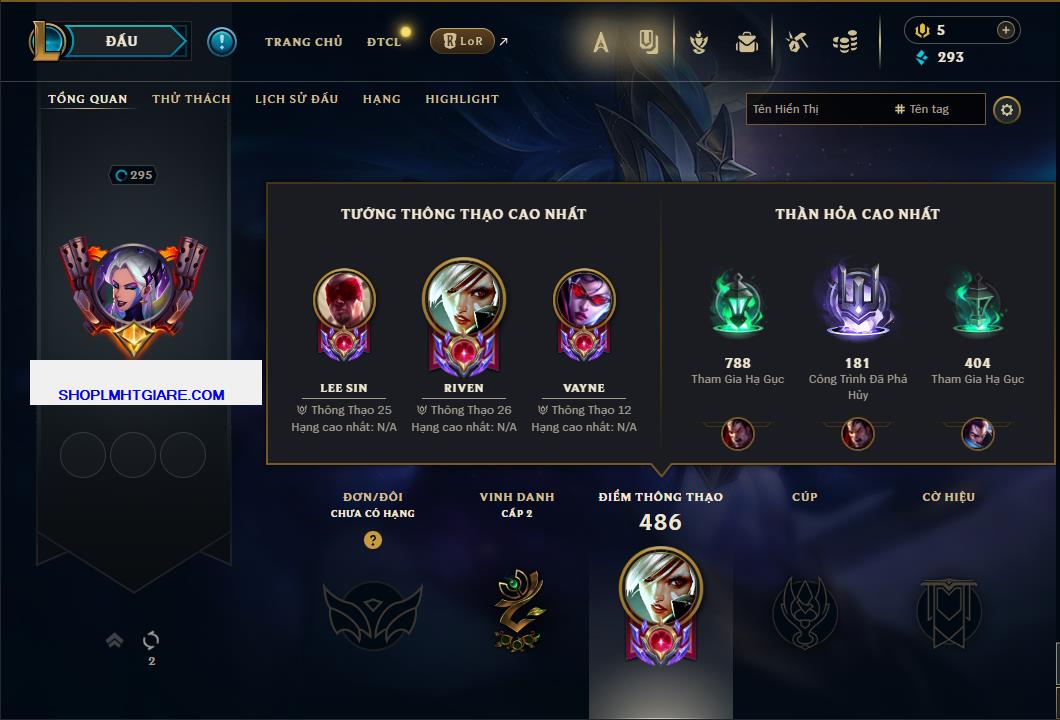1060x720 pixels.
Task: Open the collection backpack icon
Action: pos(747,42)
